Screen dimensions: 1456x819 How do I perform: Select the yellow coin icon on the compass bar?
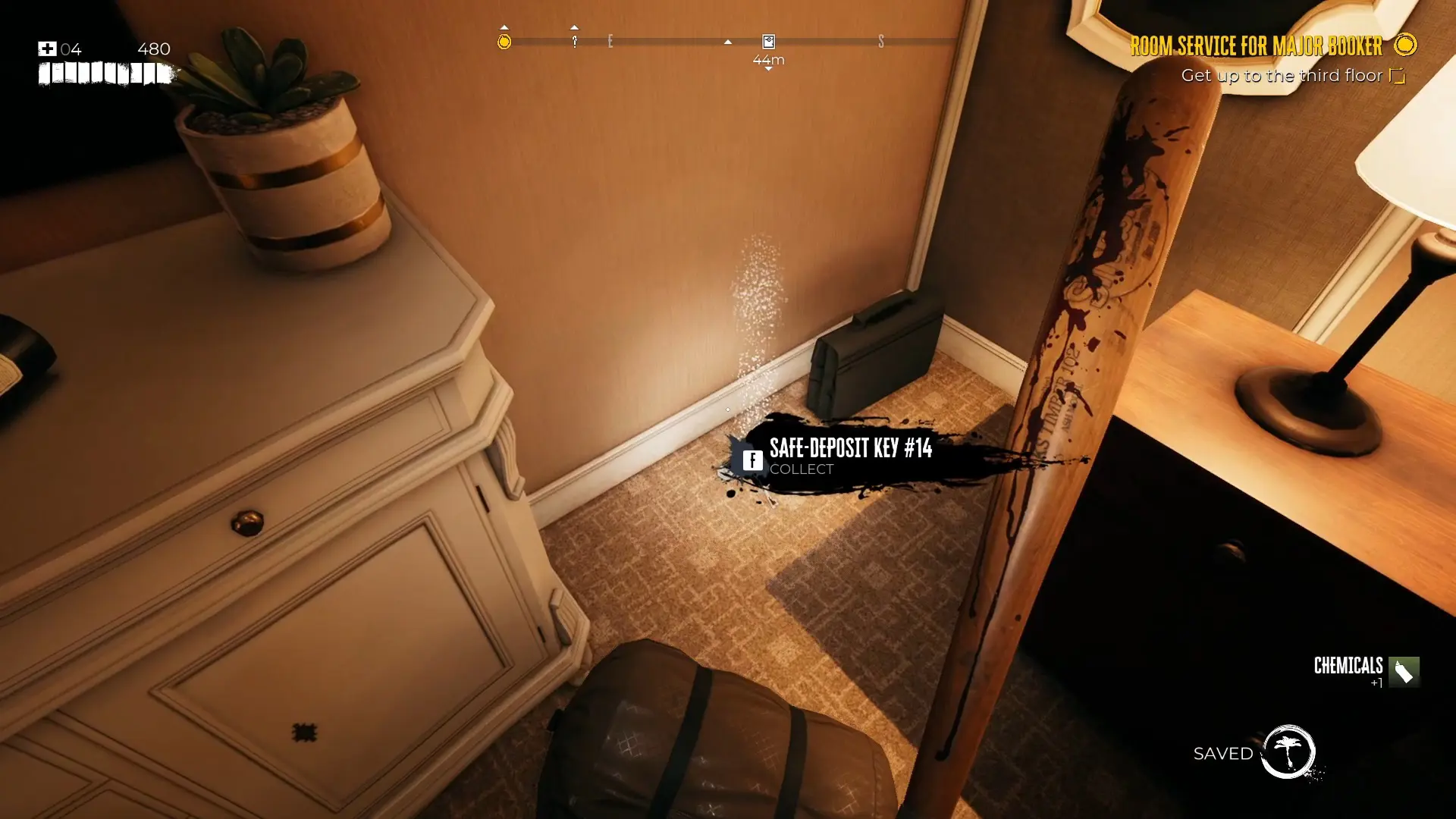pyautogui.click(x=505, y=42)
